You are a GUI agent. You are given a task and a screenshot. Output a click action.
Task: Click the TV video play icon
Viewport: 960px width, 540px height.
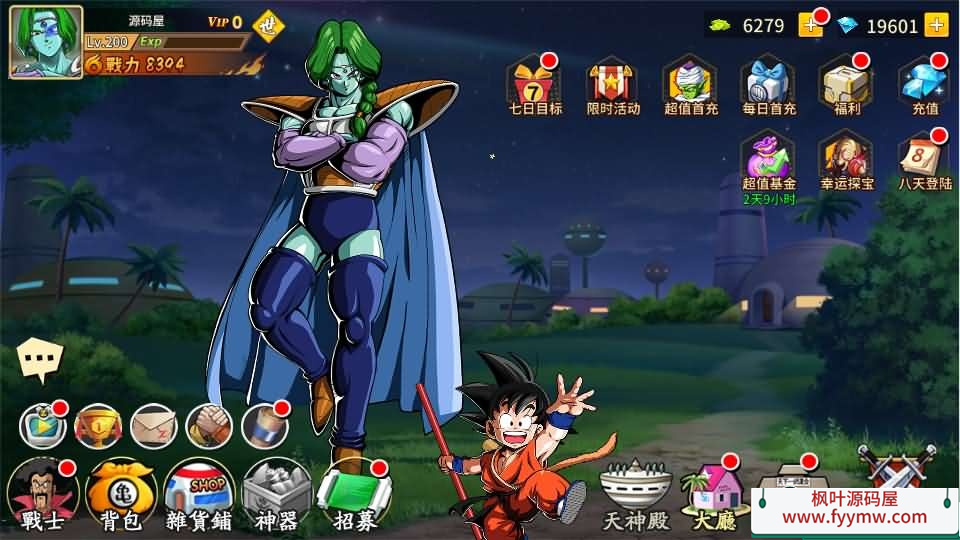click(43, 427)
